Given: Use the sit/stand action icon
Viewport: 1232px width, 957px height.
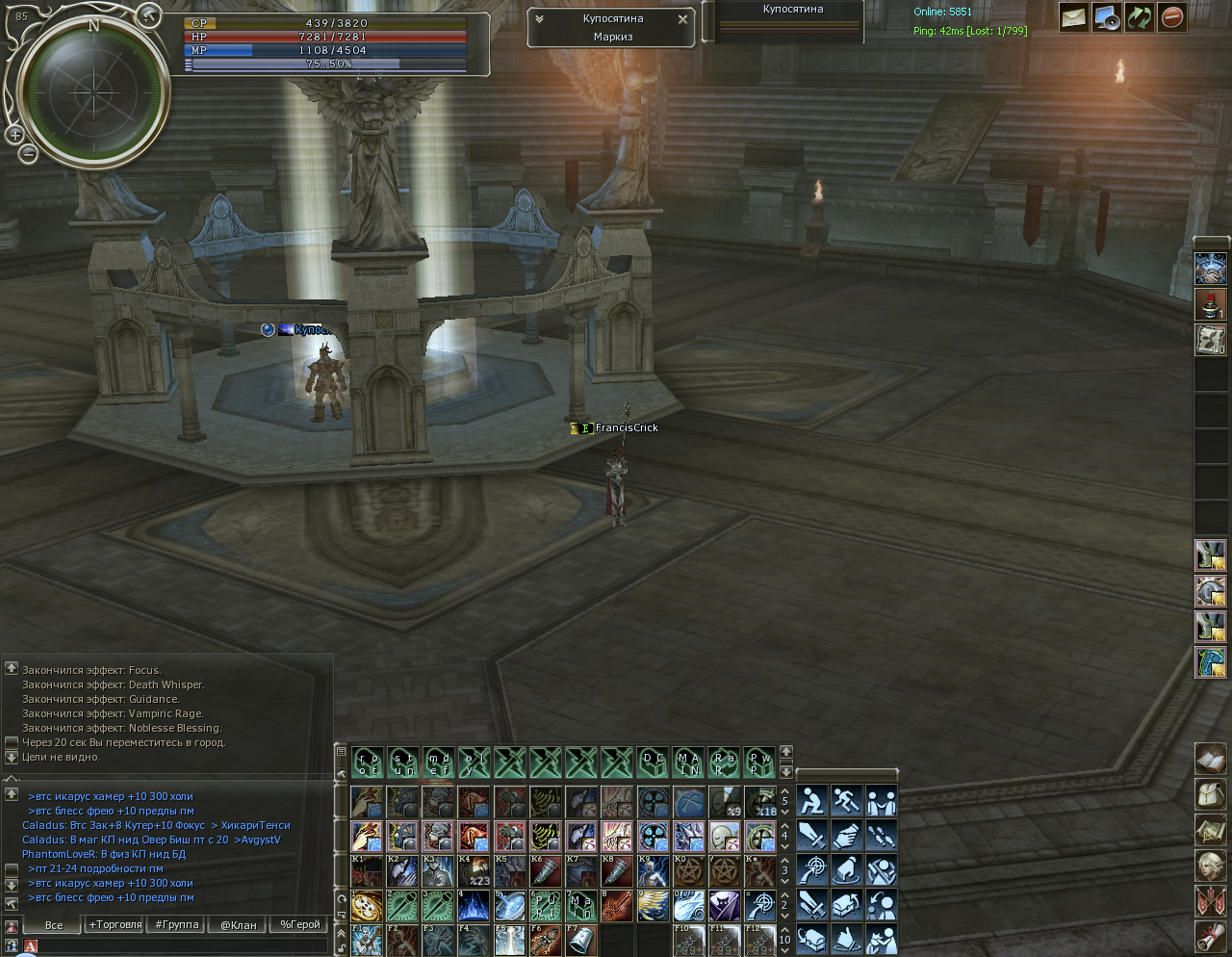Looking at the screenshot, I should pyautogui.click(x=812, y=801).
